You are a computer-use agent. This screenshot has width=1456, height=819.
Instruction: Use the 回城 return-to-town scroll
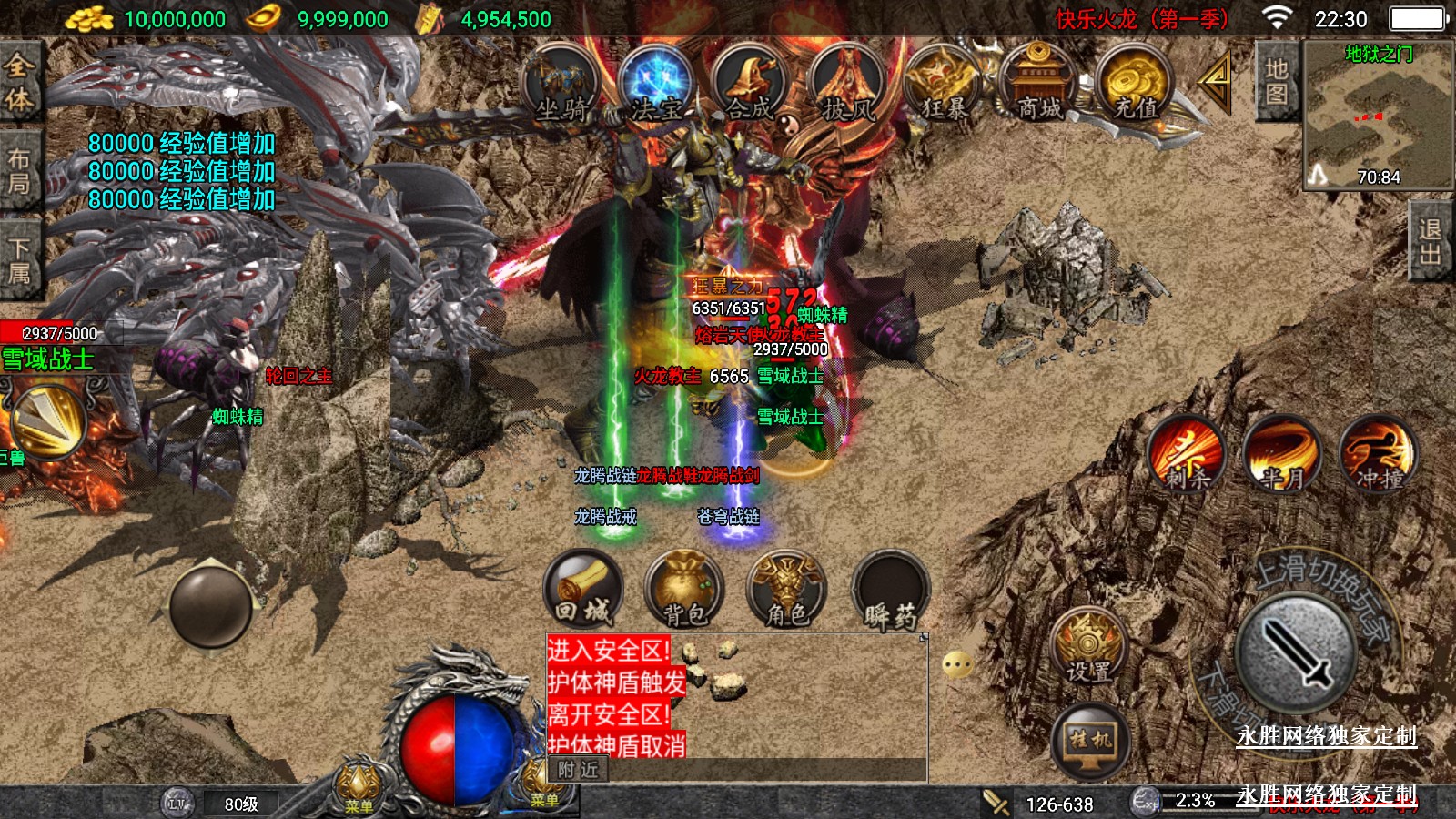tap(583, 590)
